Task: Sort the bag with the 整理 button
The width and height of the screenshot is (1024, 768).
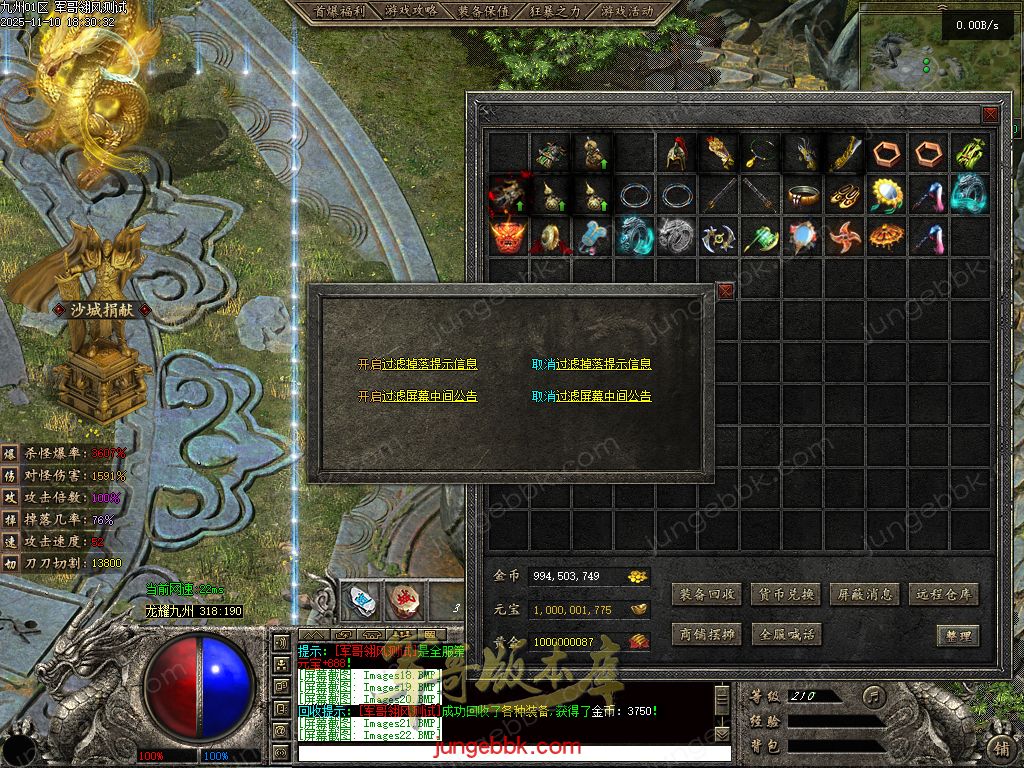Action: click(x=957, y=635)
